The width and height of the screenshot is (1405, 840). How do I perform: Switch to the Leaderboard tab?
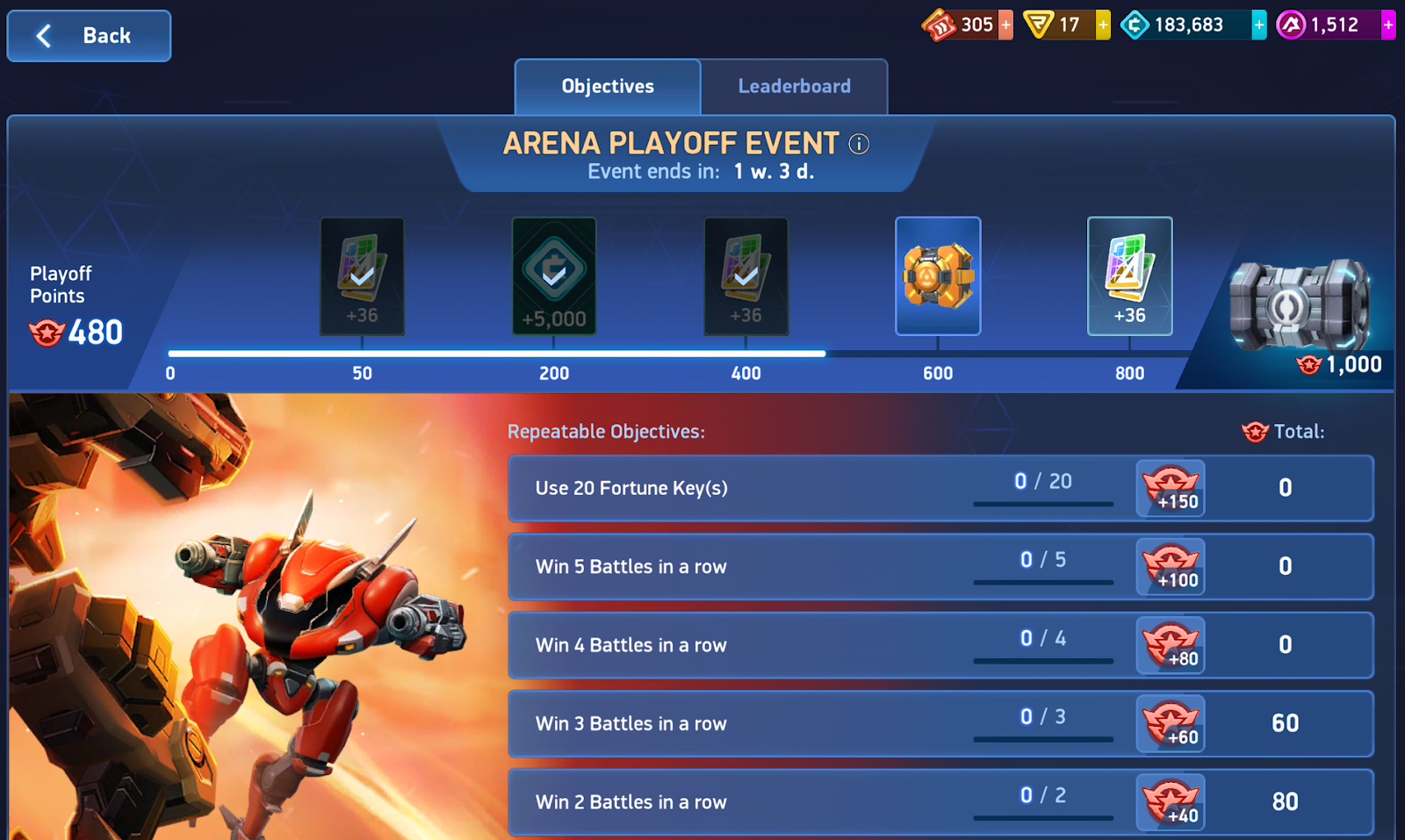794,86
